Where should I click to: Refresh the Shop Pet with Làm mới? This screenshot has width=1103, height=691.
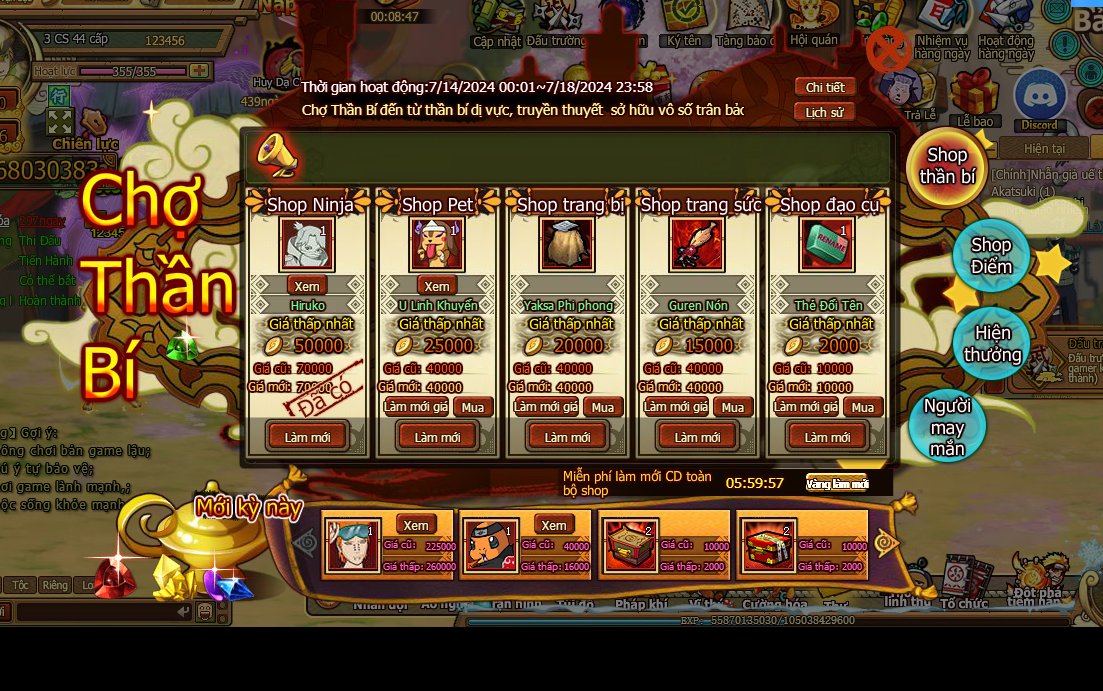click(437, 437)
